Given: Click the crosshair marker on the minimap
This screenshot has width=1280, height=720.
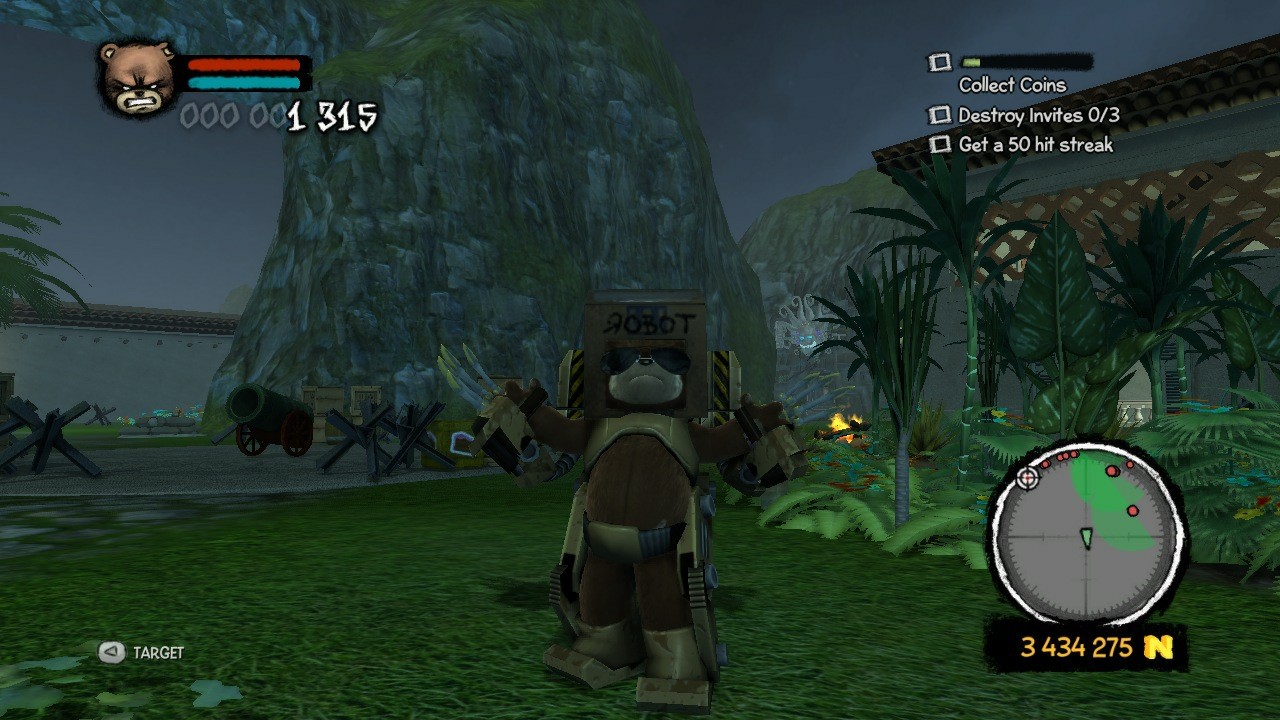Looking at the screenshot, I should pos(1026,480).
